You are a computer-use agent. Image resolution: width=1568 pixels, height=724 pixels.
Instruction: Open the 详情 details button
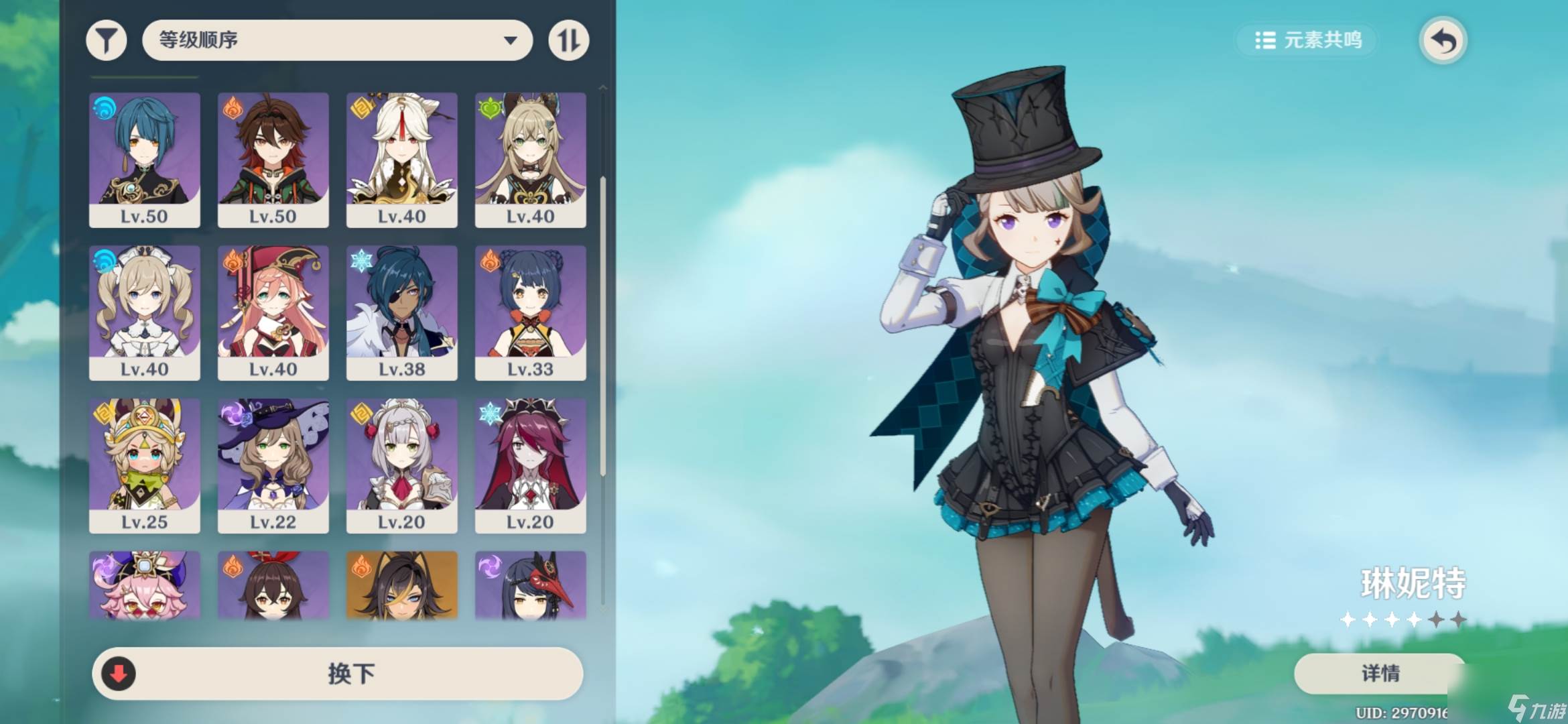coord(1380,673)
